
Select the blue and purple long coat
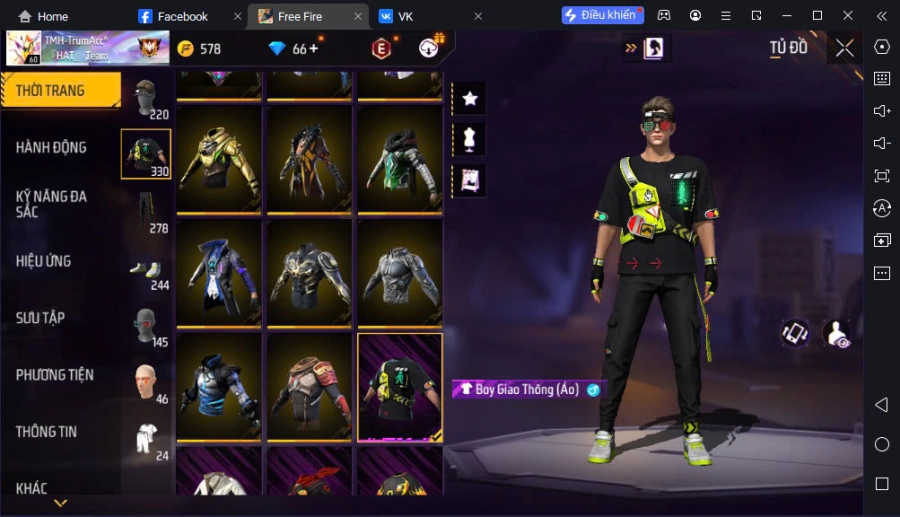pyautogui.click(x=219, y=272)
